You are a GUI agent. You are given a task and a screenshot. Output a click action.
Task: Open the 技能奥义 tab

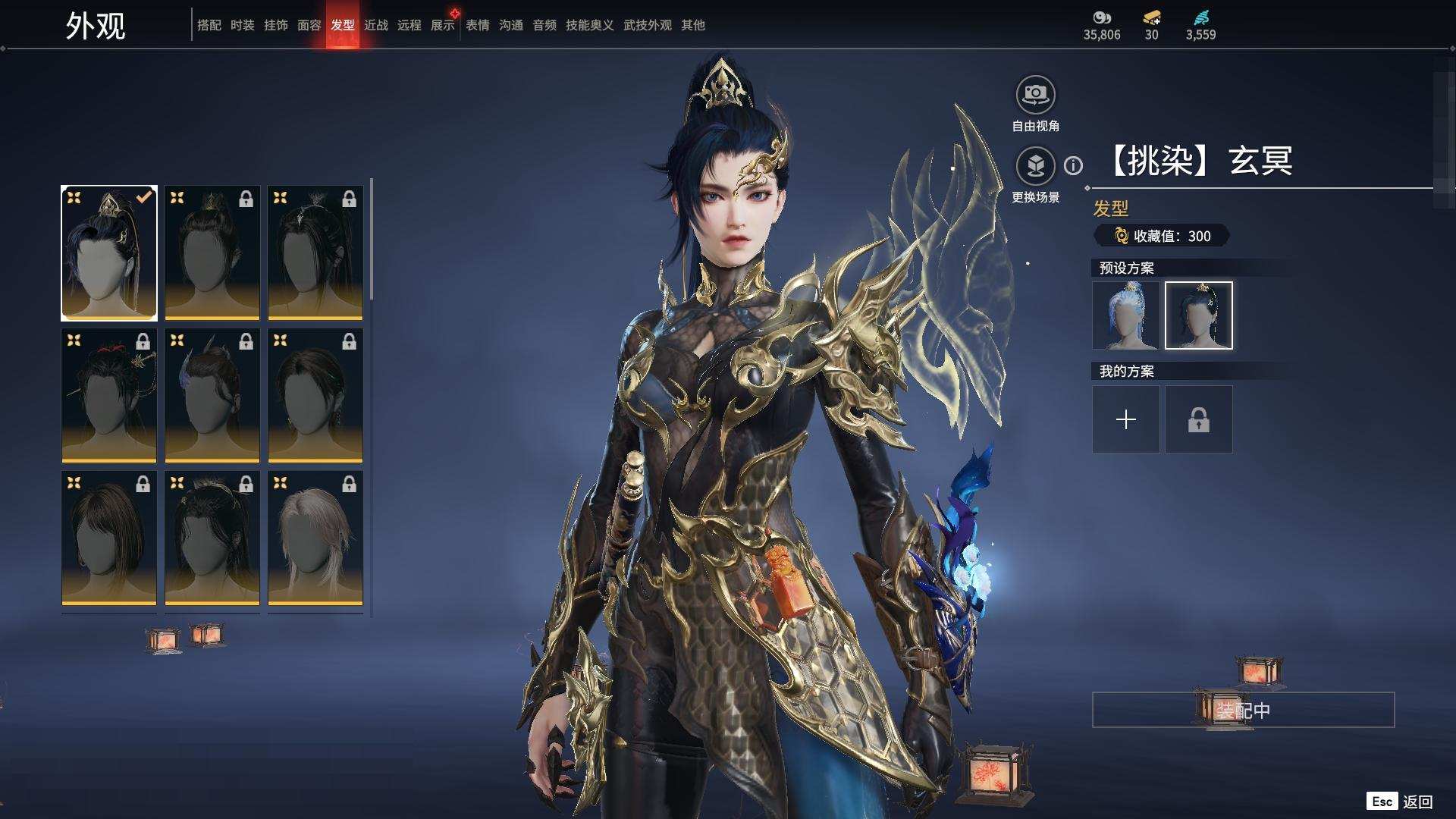coord(589,25)
